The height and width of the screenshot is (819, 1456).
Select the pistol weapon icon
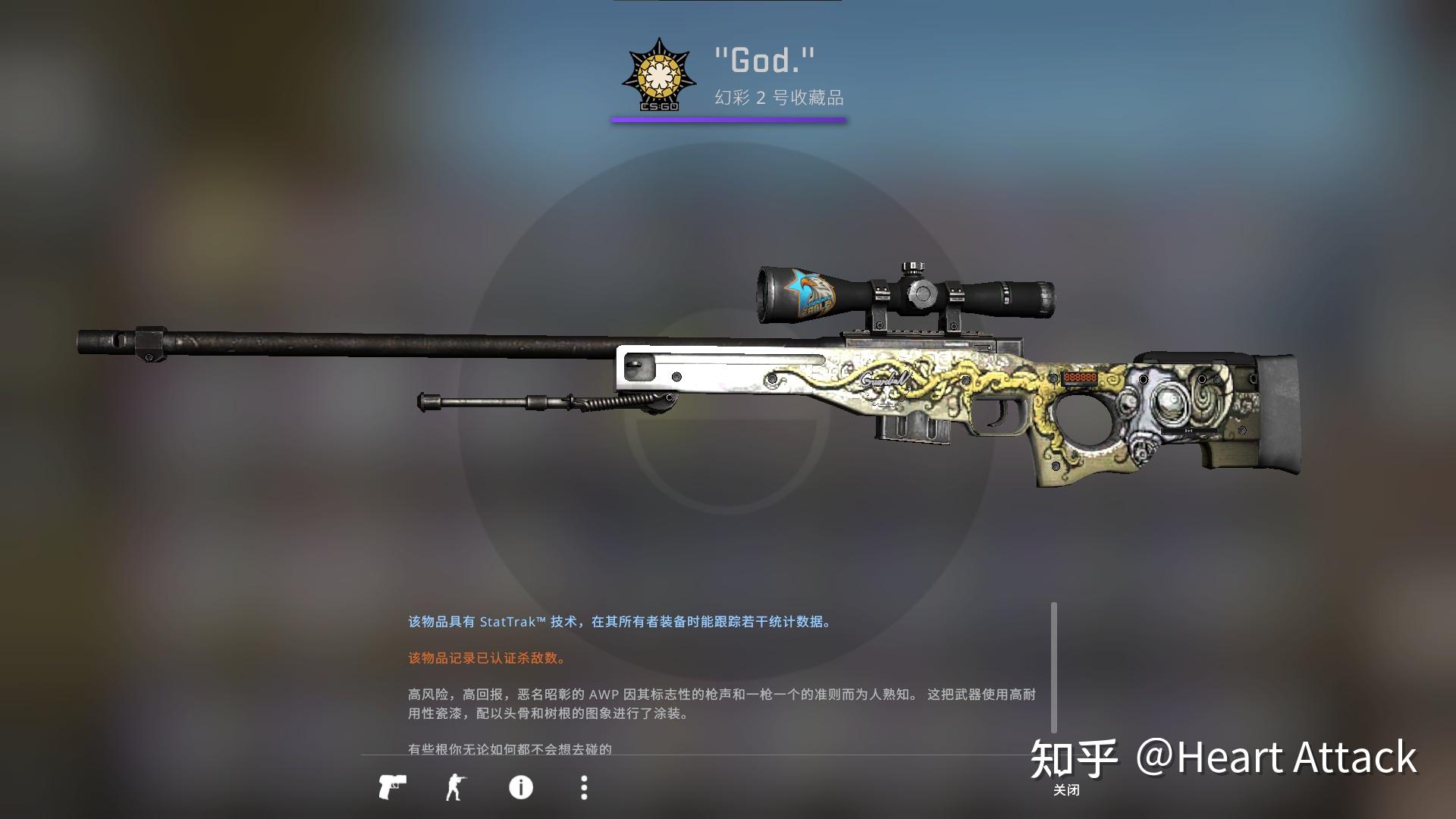coord(395,789)
